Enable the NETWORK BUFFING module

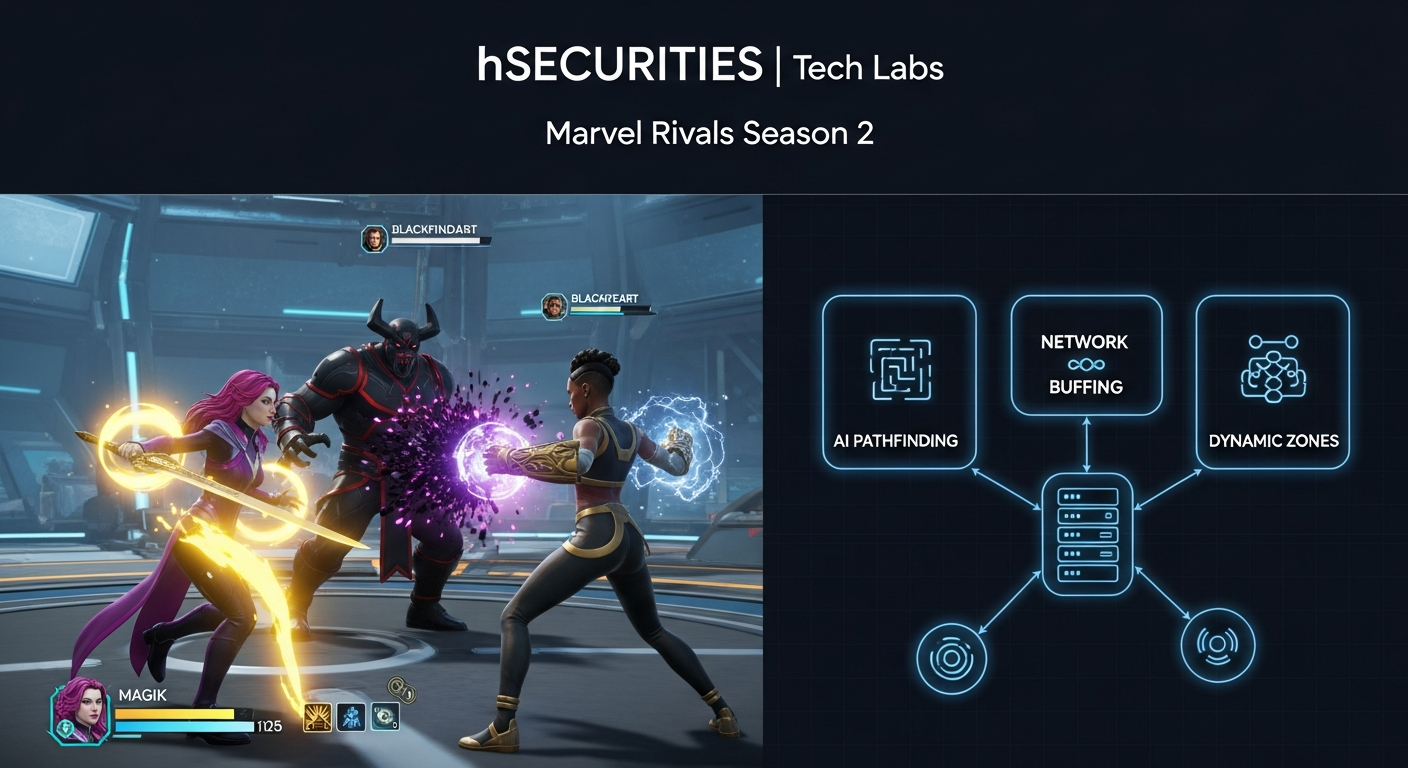[x=1086, y=355]
